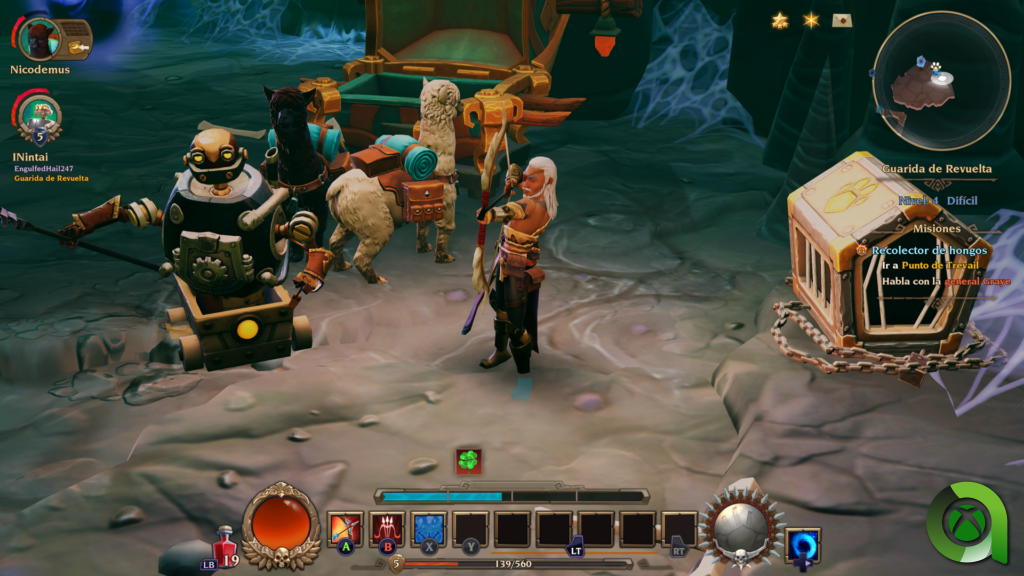Select the INintai party member portrait
The height and width of the screenshot is (576, 1024).
[40, 117]
